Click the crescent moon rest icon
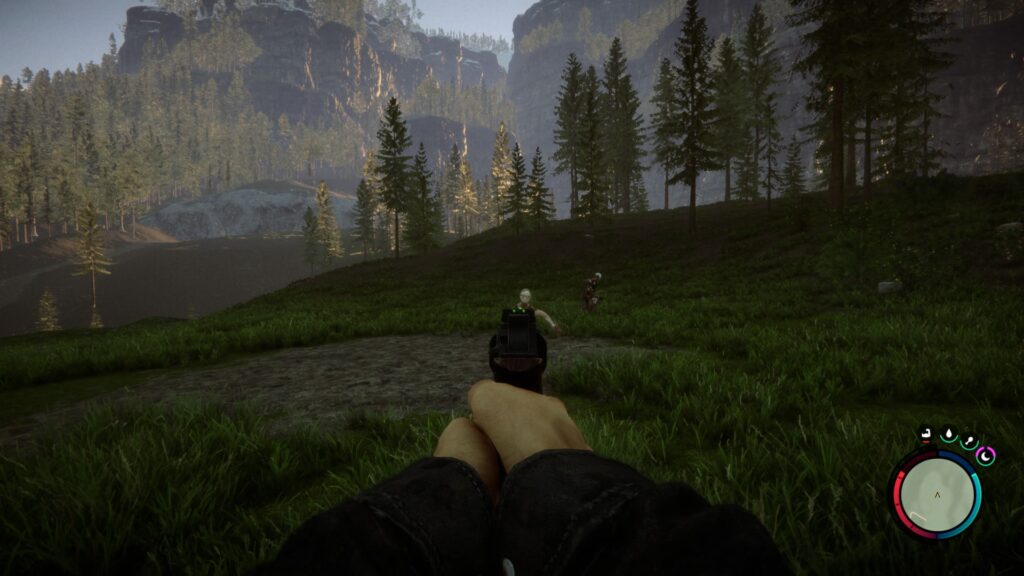The image size is (1024, 576). click(986, 455)
